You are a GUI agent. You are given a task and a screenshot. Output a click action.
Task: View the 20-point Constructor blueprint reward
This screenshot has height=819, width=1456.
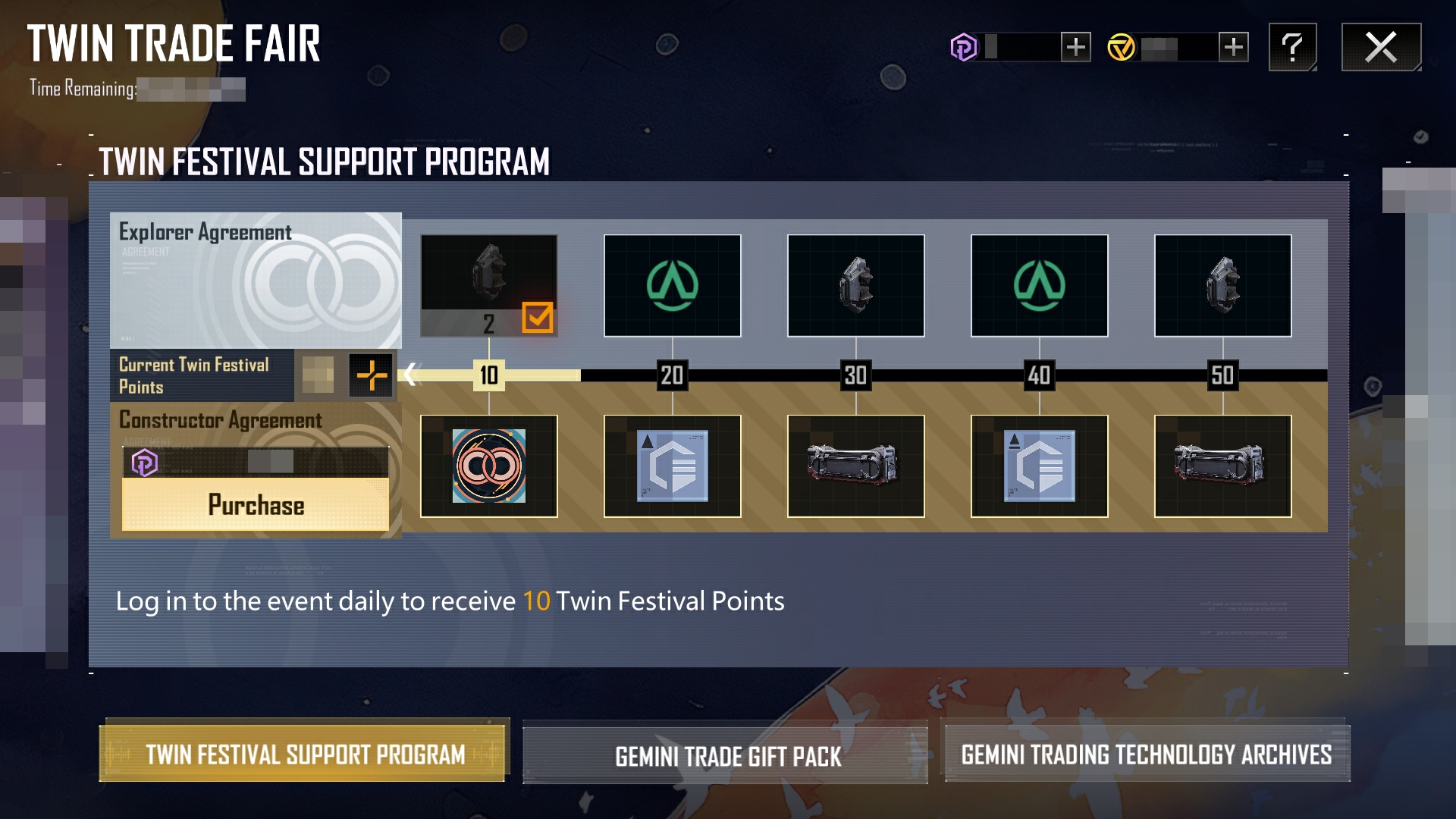(673, 466)
